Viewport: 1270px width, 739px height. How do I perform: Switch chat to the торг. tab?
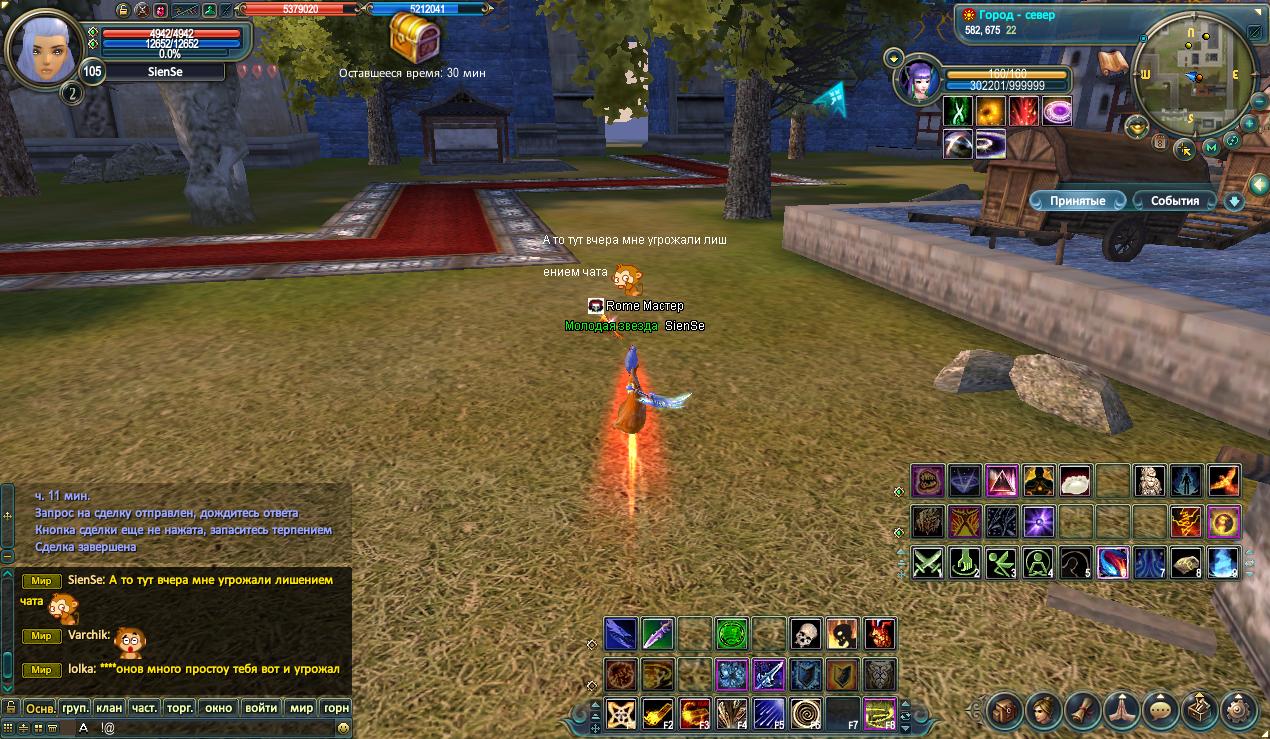[x=179, y=707]
